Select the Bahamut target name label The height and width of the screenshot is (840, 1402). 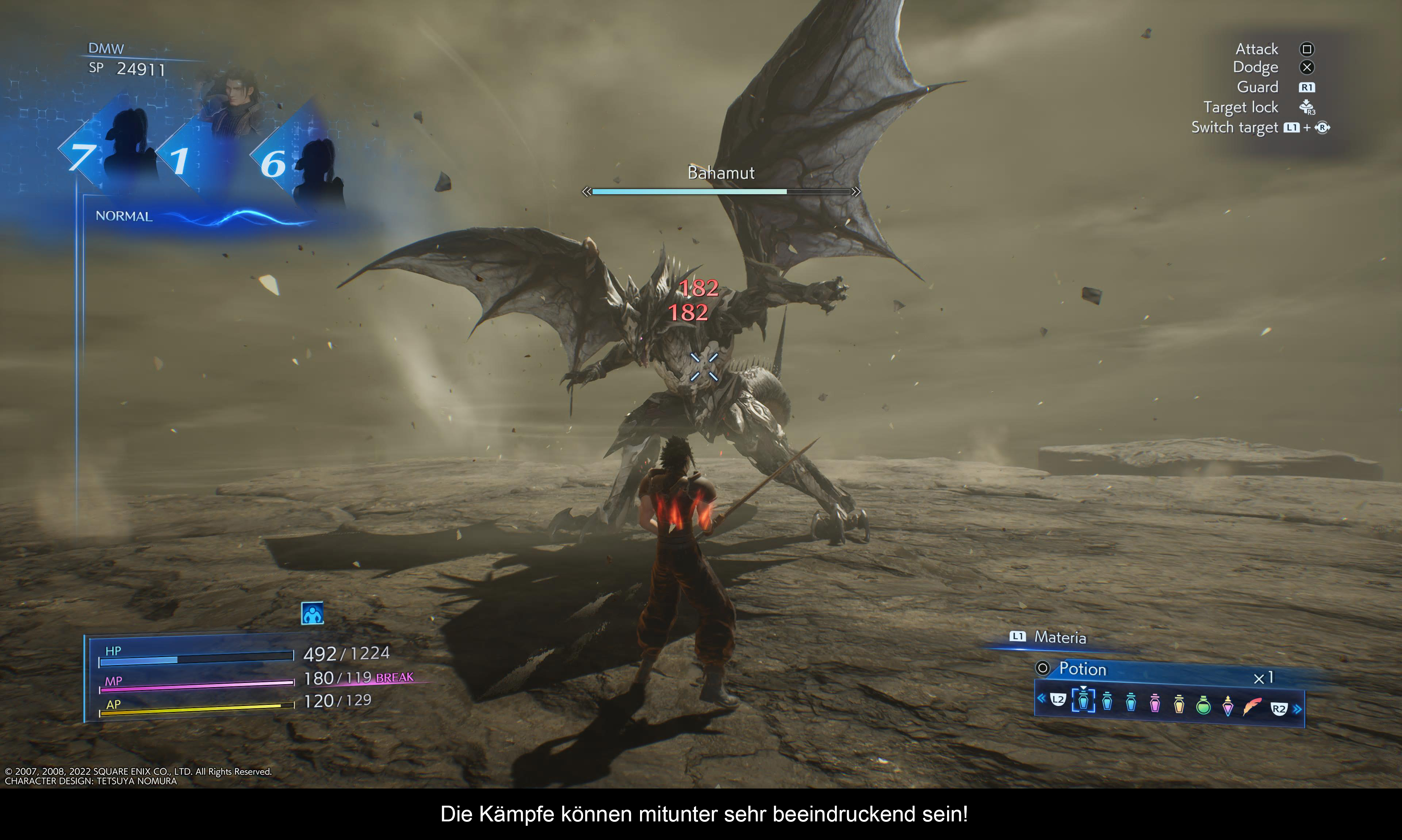(x=720, y=173)
